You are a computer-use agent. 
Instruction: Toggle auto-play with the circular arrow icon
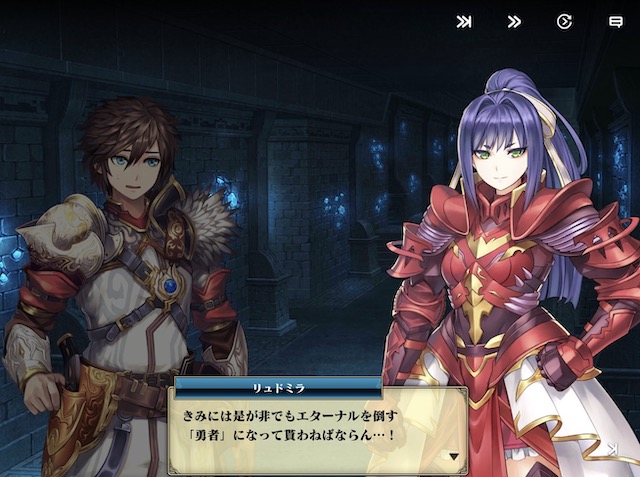[x=564, y=21]
